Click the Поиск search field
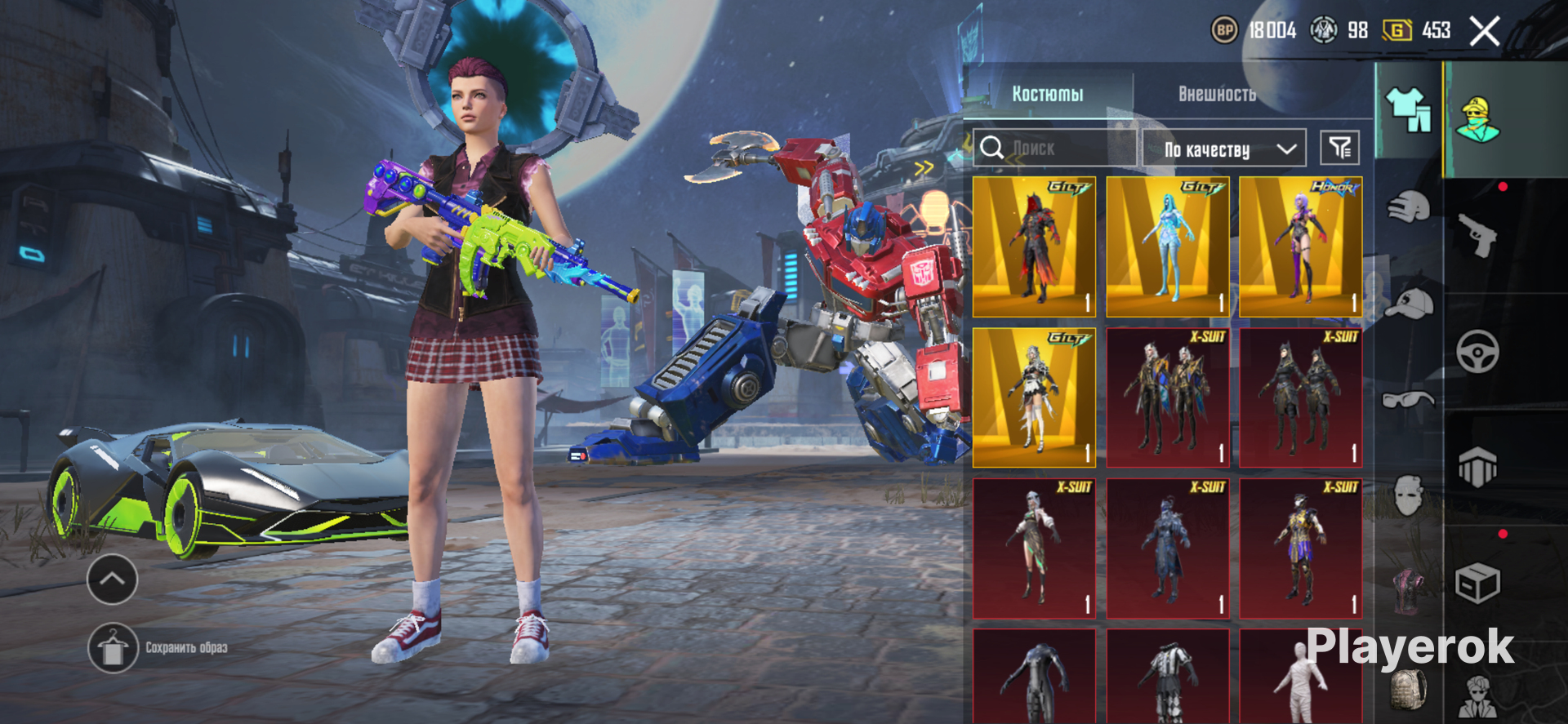 pyautogui.click(x=1053, y=149)
